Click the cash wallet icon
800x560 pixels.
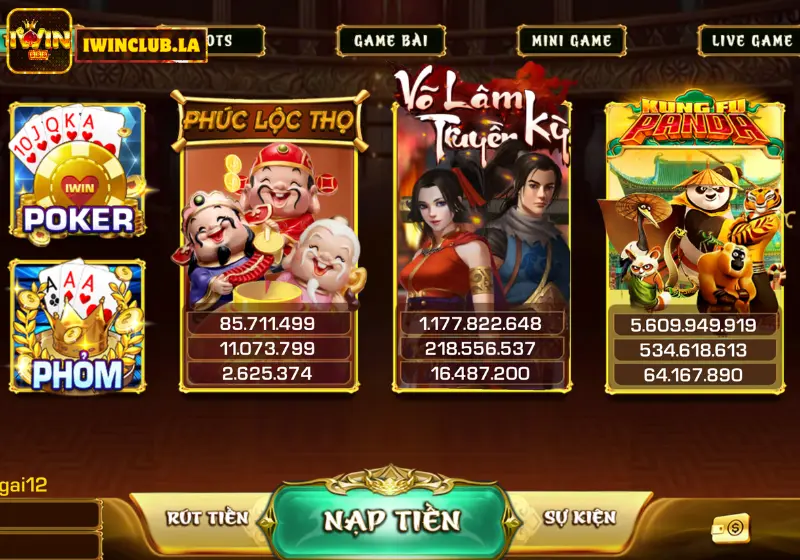coord(732,528)
